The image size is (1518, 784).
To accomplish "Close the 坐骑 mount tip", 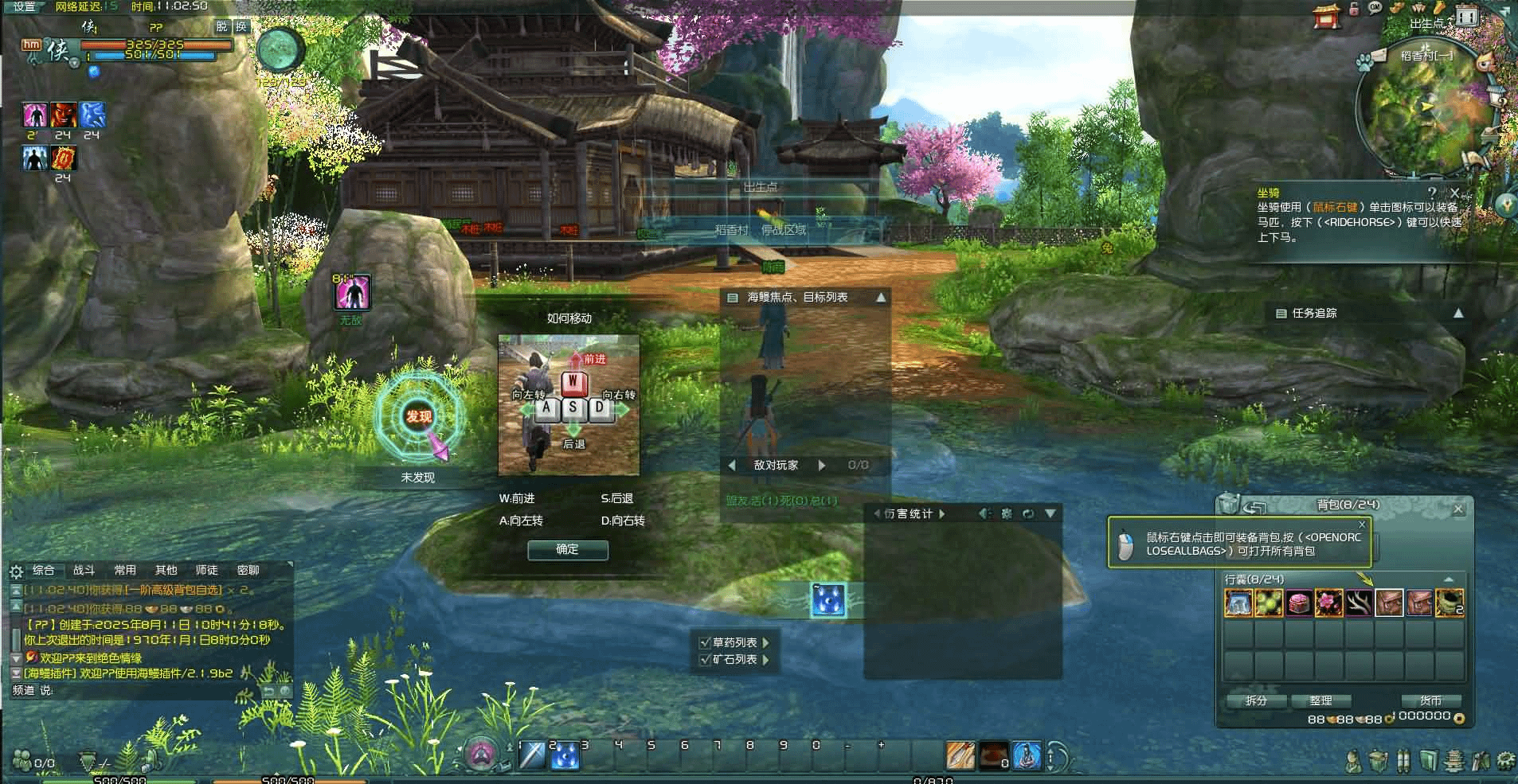I will click(x=1455, y=193).
